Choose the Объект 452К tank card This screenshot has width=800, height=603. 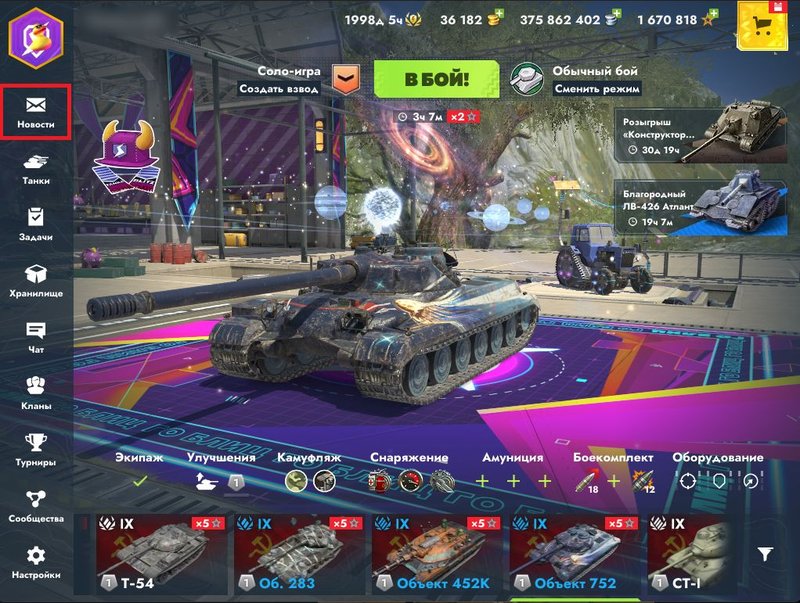(435, 554)
